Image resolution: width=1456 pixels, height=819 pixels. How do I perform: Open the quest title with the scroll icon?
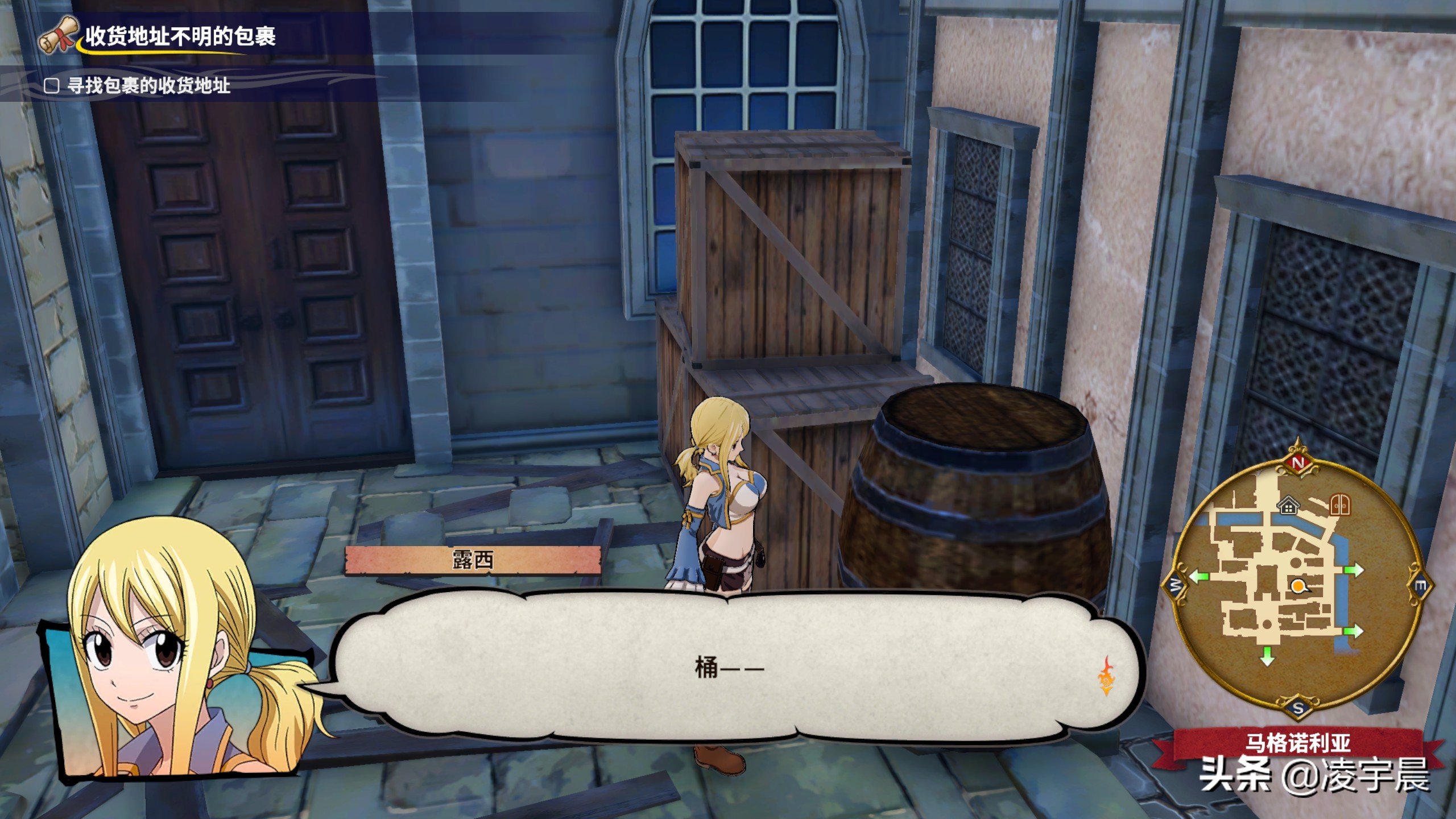[180, 36]
